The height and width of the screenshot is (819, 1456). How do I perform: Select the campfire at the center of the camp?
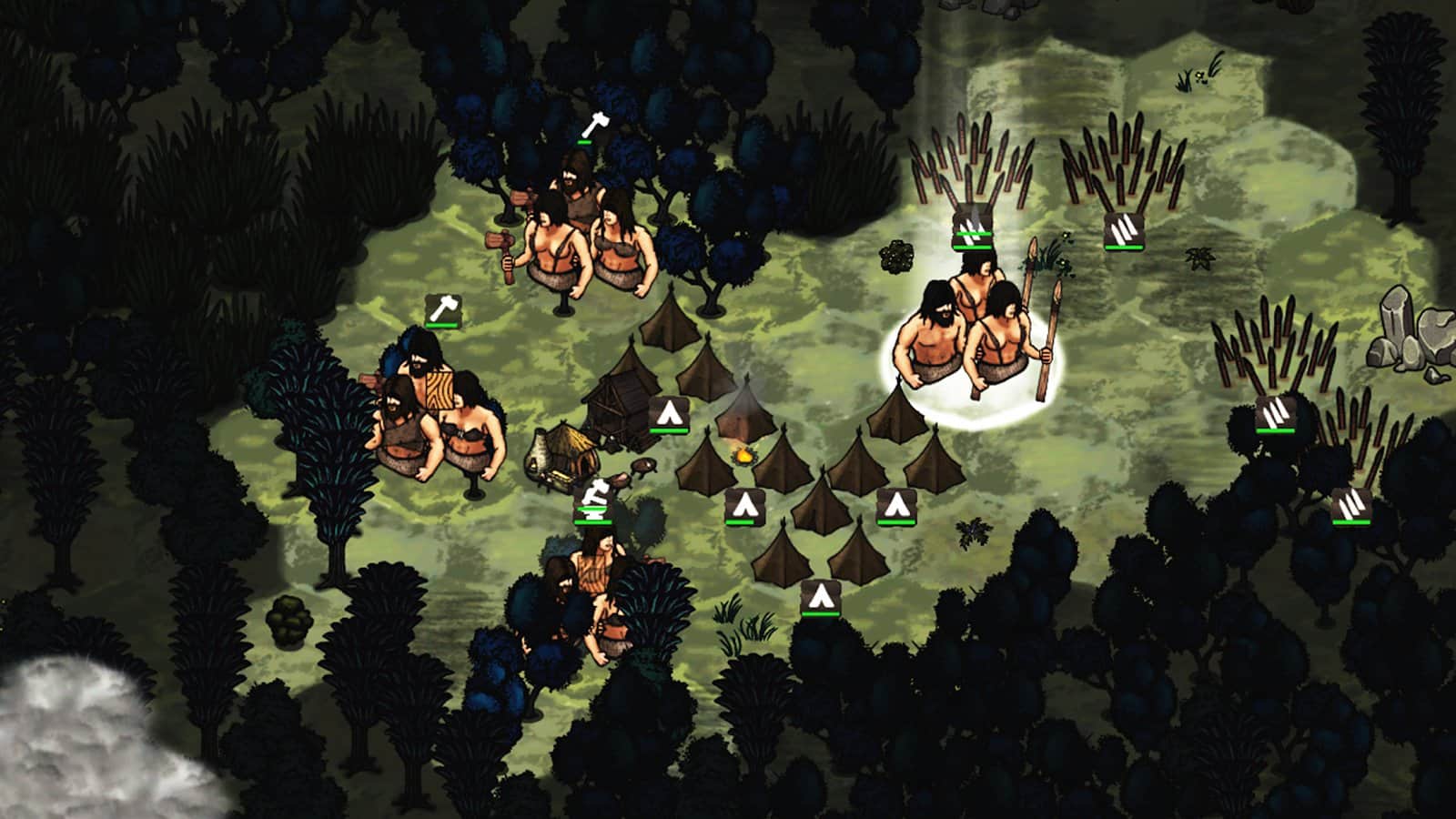coord(744,453)
